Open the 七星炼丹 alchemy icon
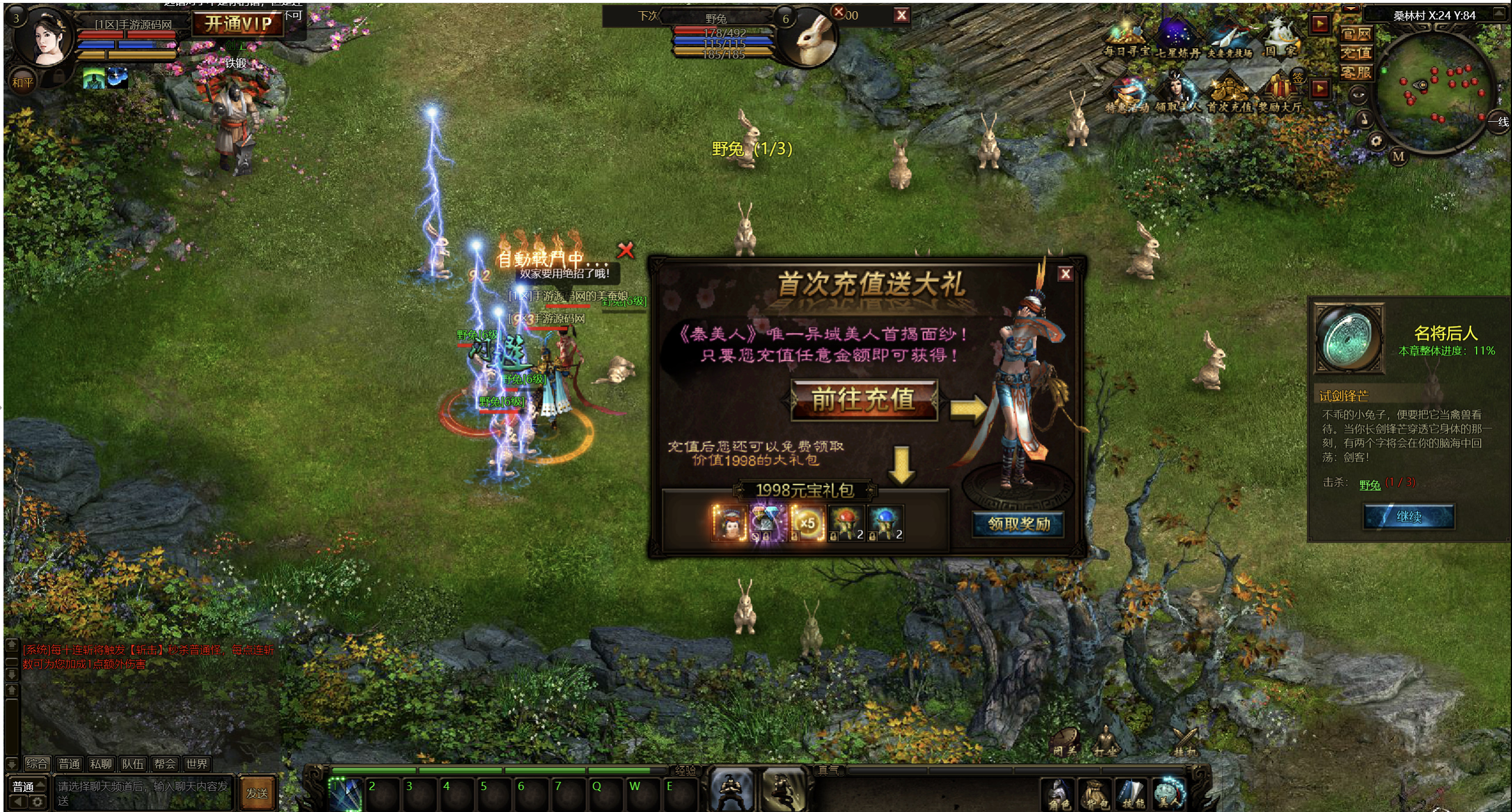This screenshot has width=1512, height=812. click(x=1177, y=40)
